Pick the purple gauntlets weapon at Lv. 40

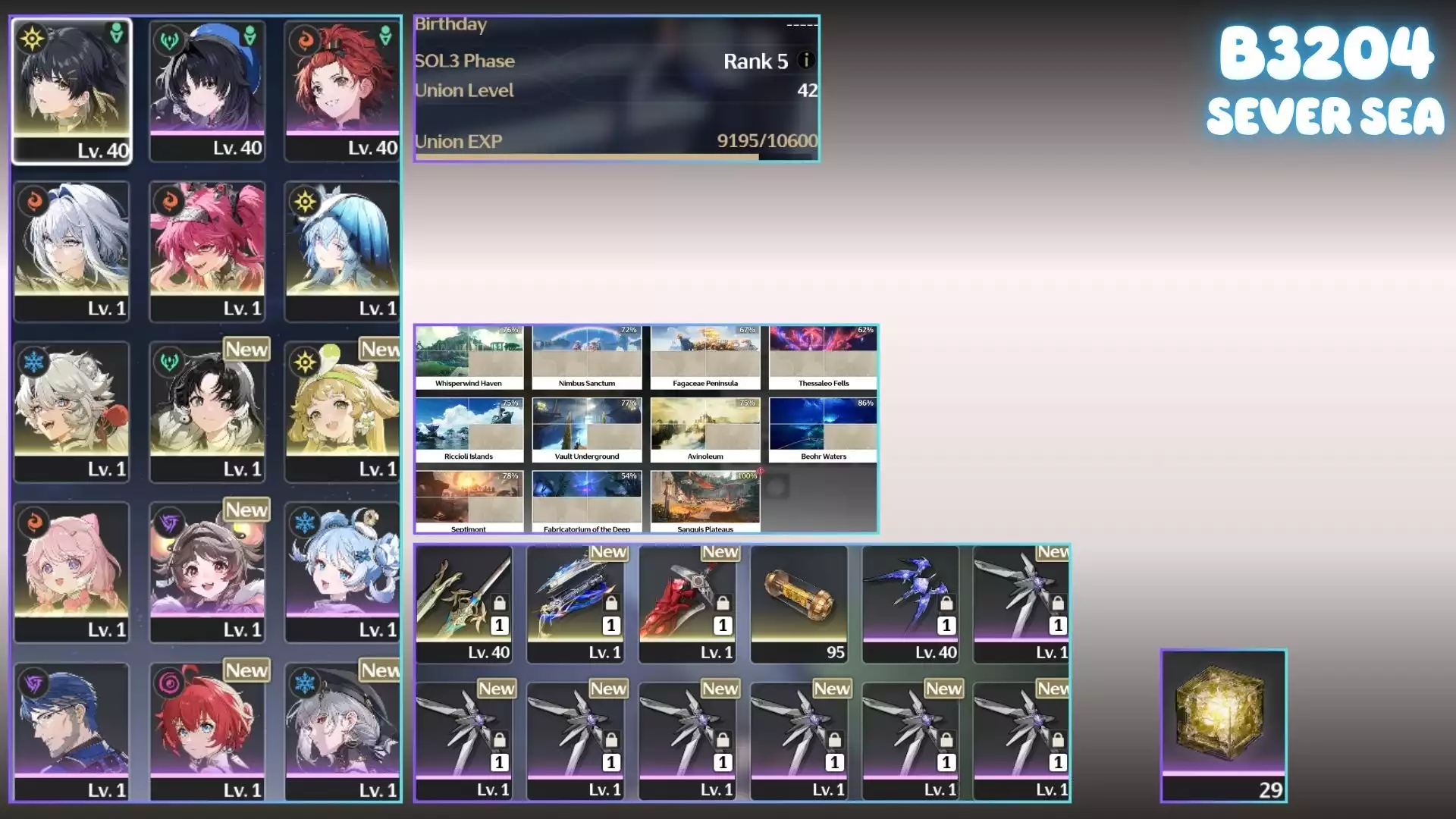click(x=910, y=603)
